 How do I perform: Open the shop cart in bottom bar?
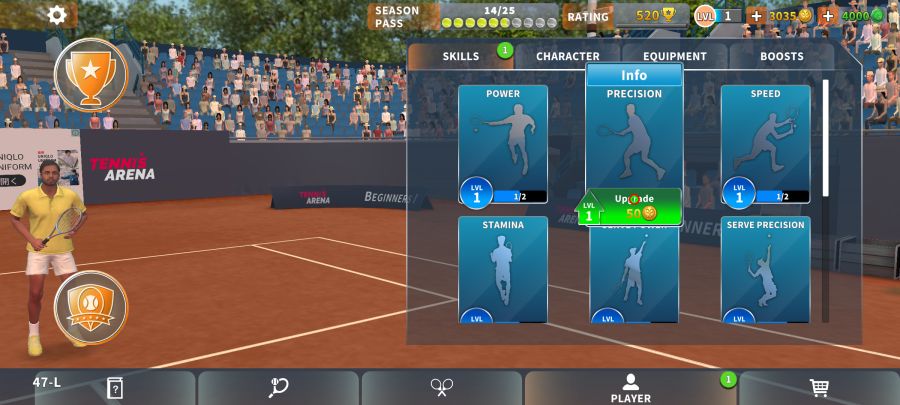[819, 387]
